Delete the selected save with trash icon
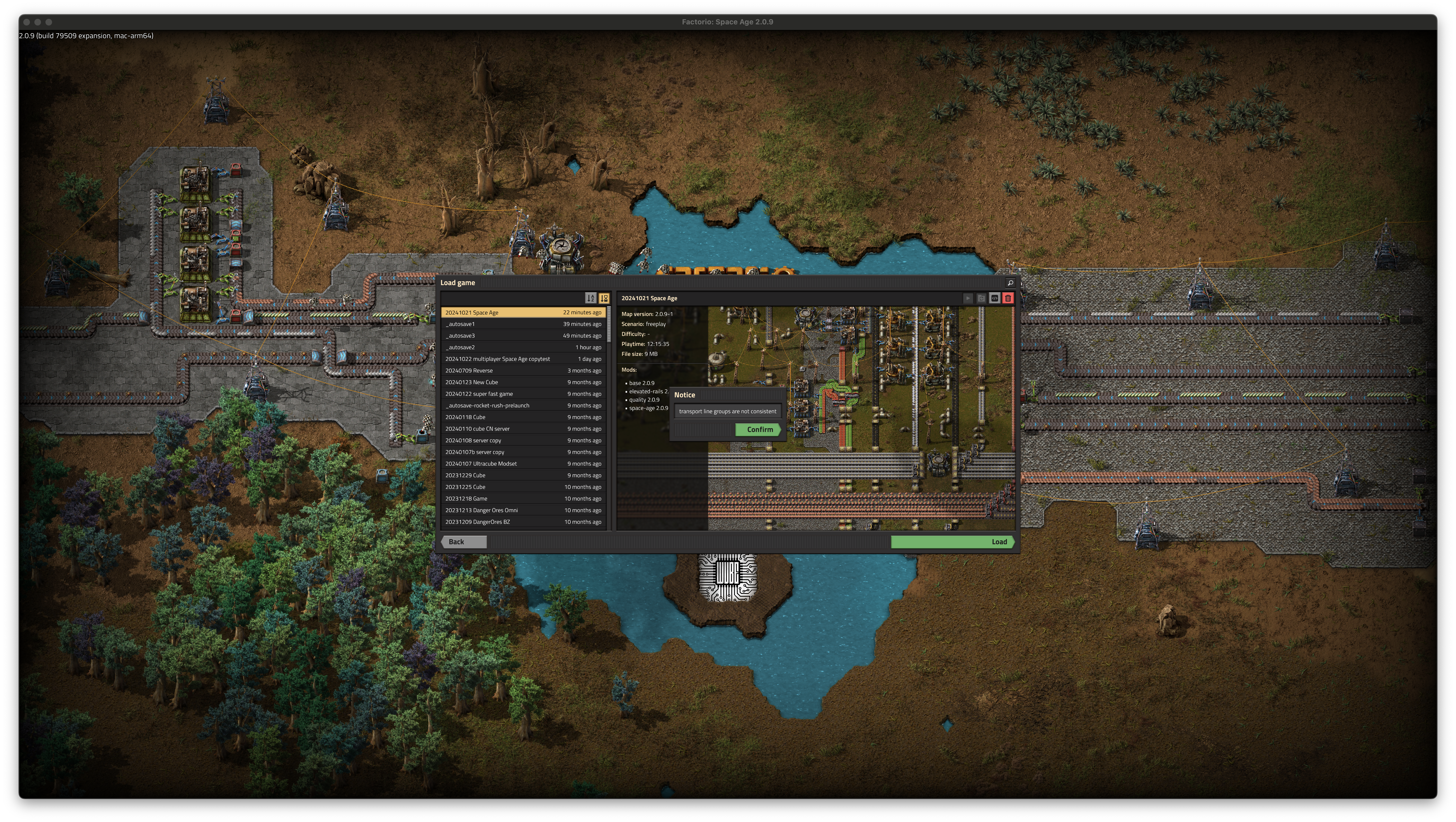 [x=1008, y=298]
